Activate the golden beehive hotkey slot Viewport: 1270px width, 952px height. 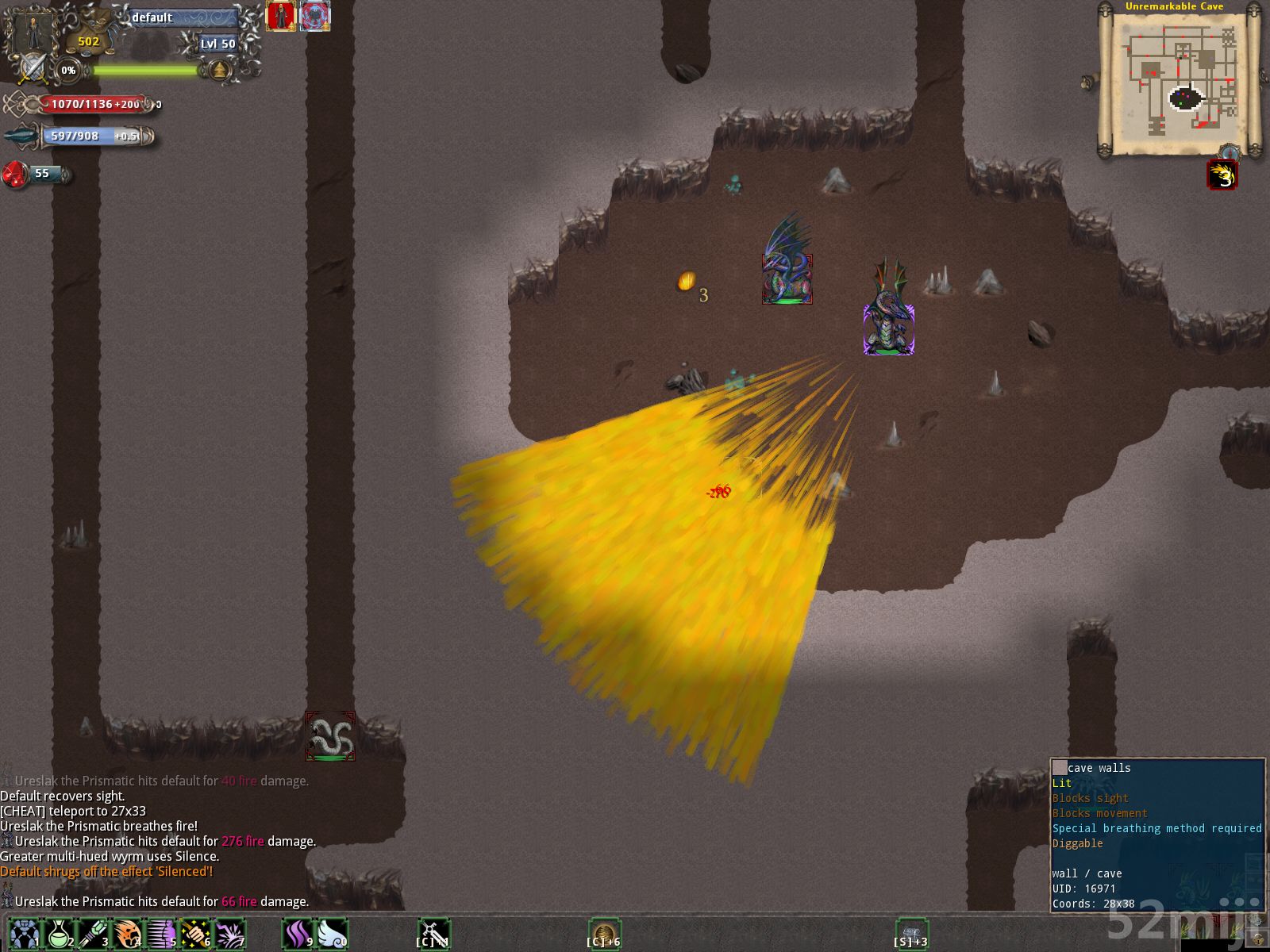[x=605, y=934]
